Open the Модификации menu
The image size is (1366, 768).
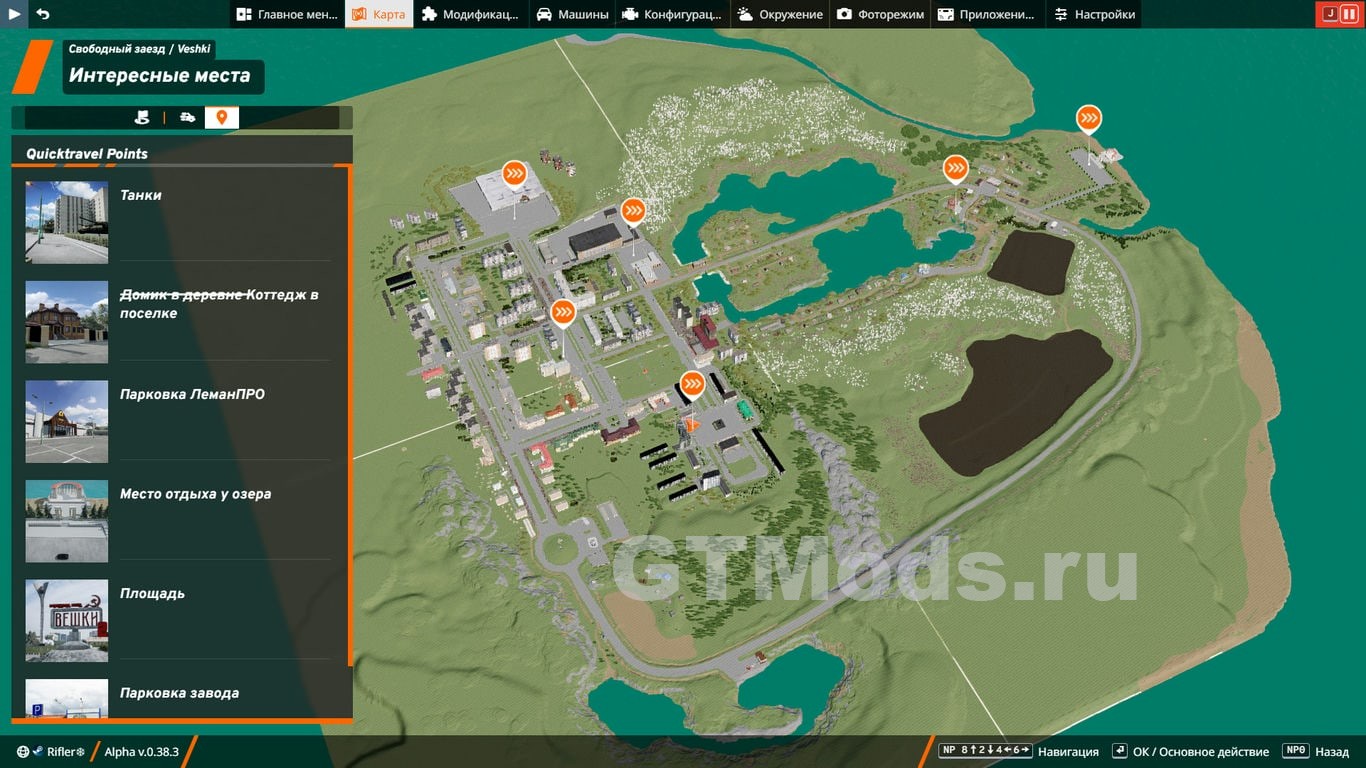(x=470, y=14)
